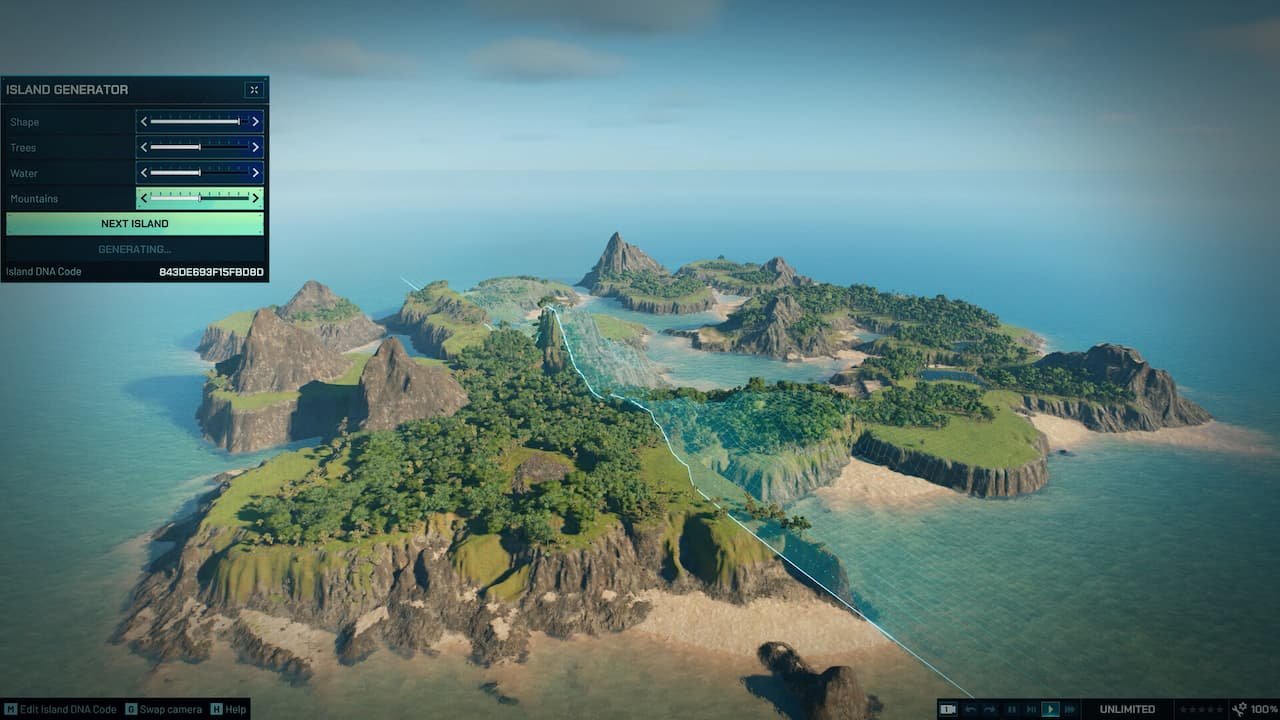
Task: Click the Redo arrow icon
Action: point(990,709)
